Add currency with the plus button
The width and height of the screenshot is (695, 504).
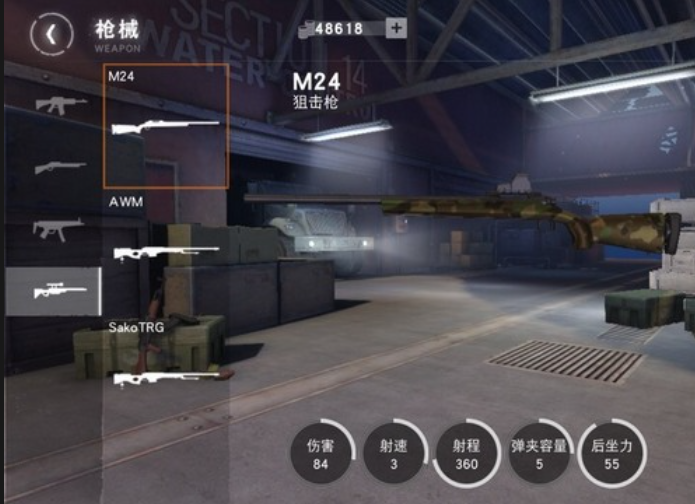pyautogui.click(x=396, y=28)
